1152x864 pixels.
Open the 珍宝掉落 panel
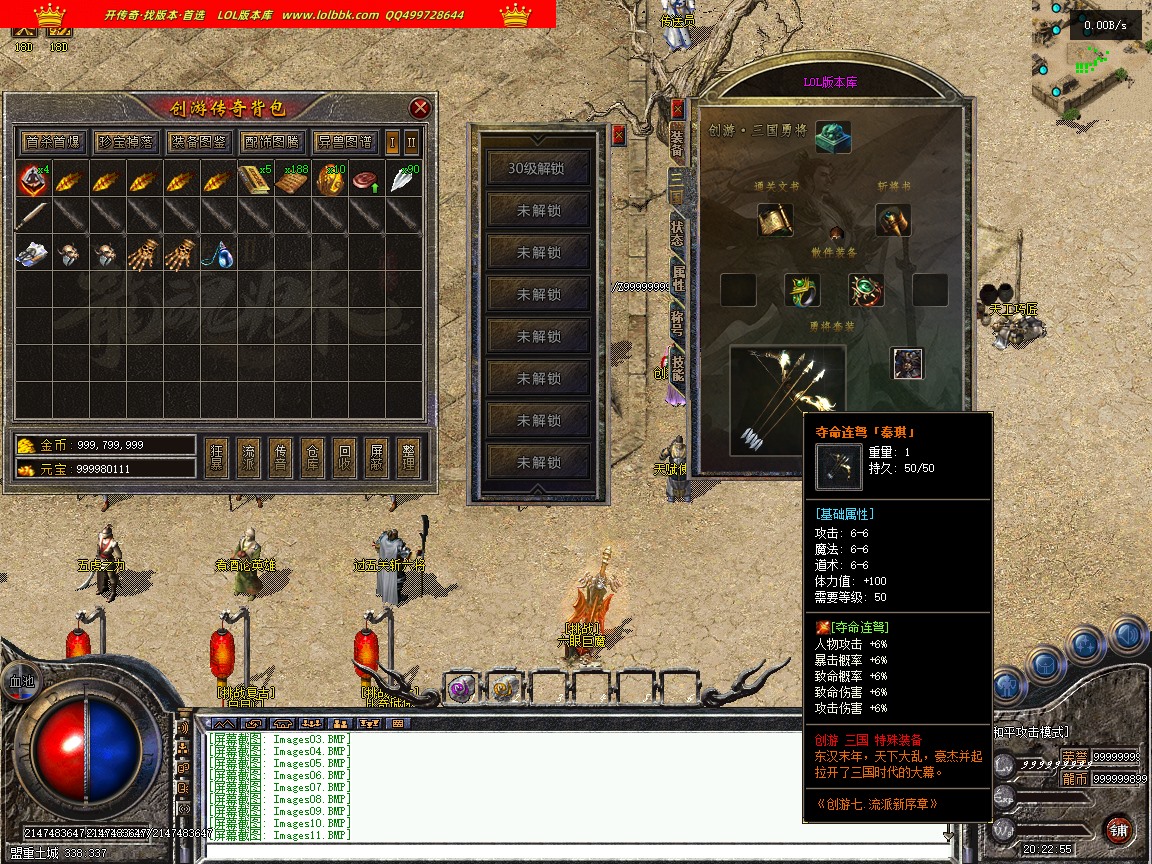pyautogui.click(x=125, y=141)
